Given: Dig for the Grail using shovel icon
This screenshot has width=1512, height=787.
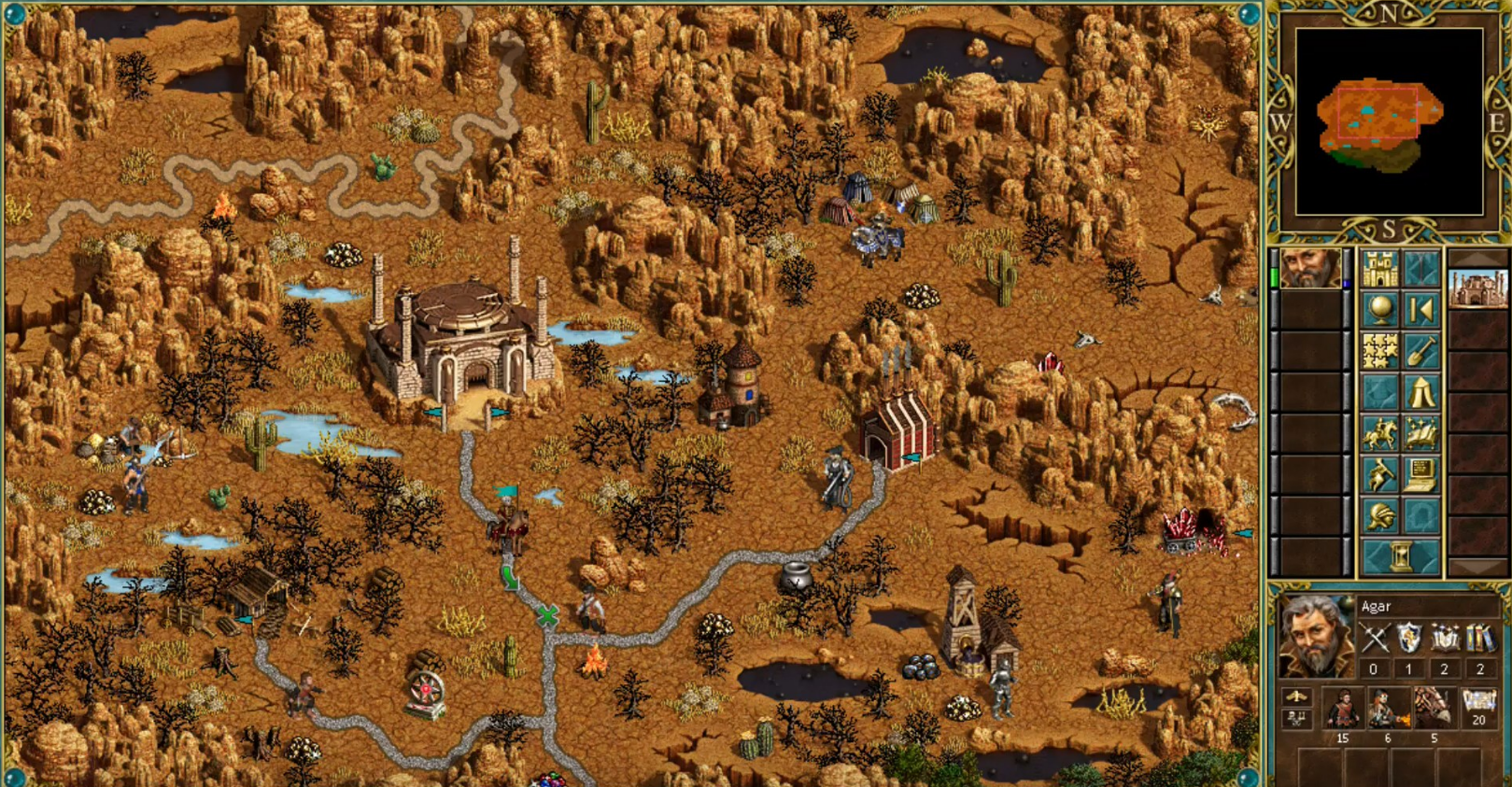Looking at the screenshot, I should [x=1421, y=350].
